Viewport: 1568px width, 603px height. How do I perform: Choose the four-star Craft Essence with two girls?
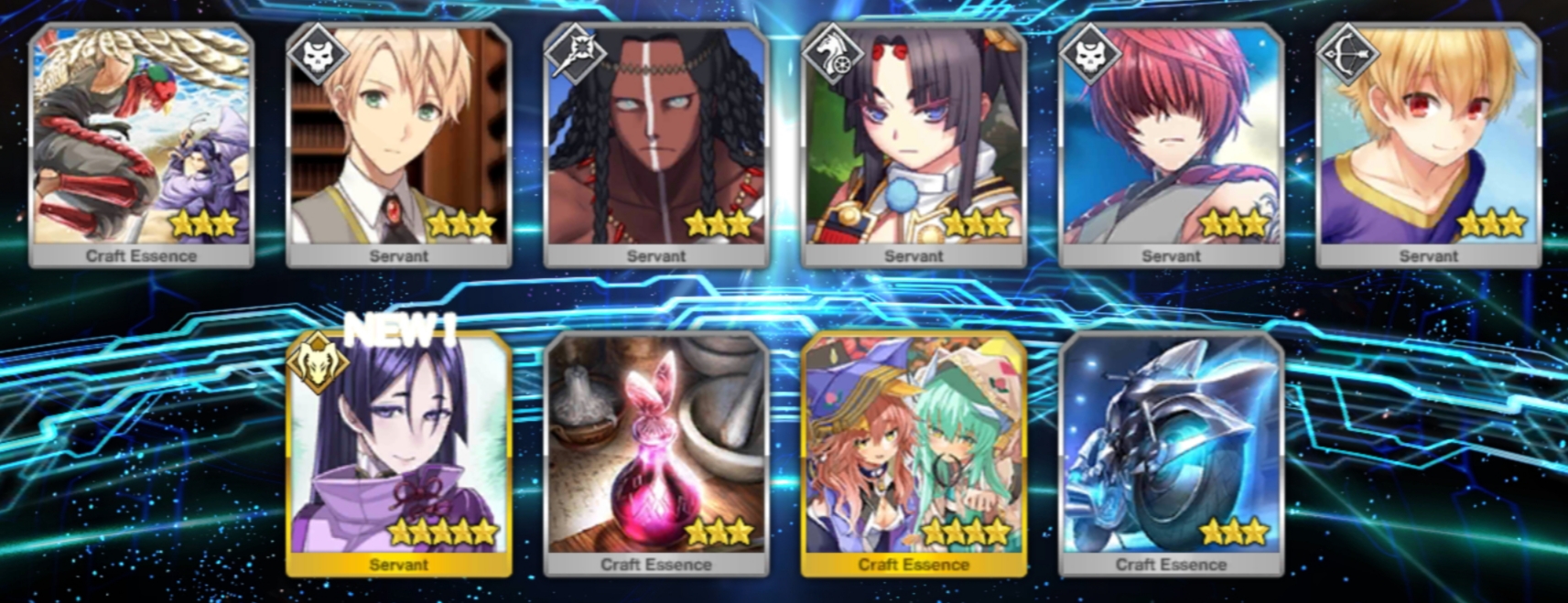[x=914, y=454]
